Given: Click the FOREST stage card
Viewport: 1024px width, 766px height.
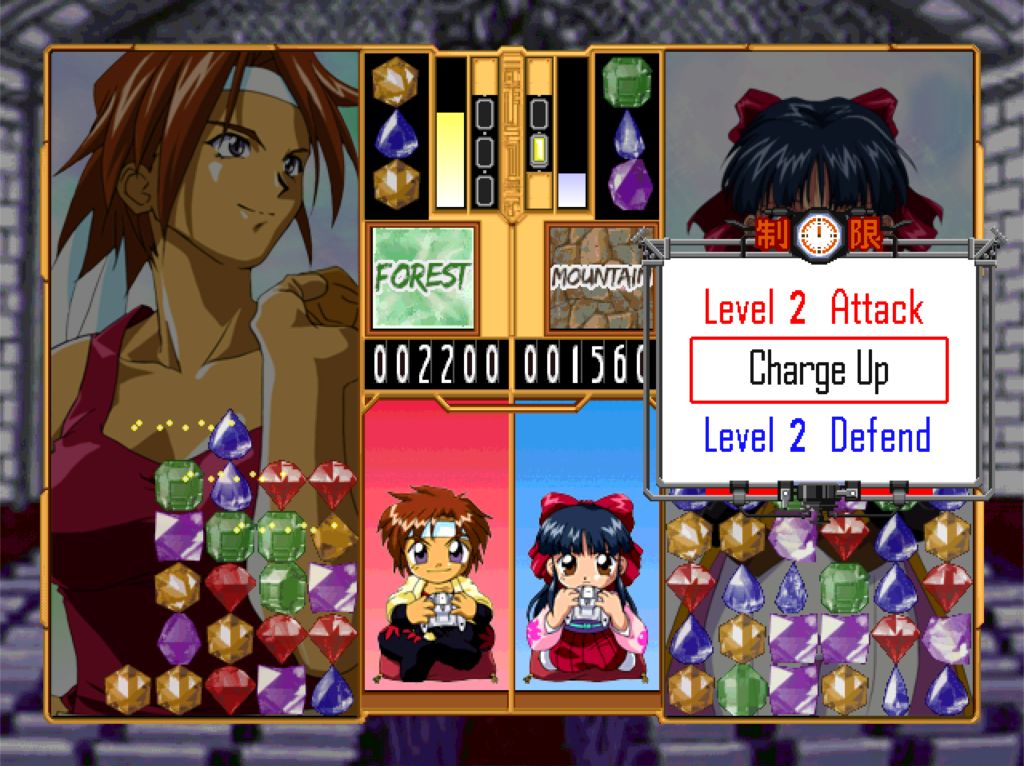Looking at the screenshot, I should tap(423, 276).
